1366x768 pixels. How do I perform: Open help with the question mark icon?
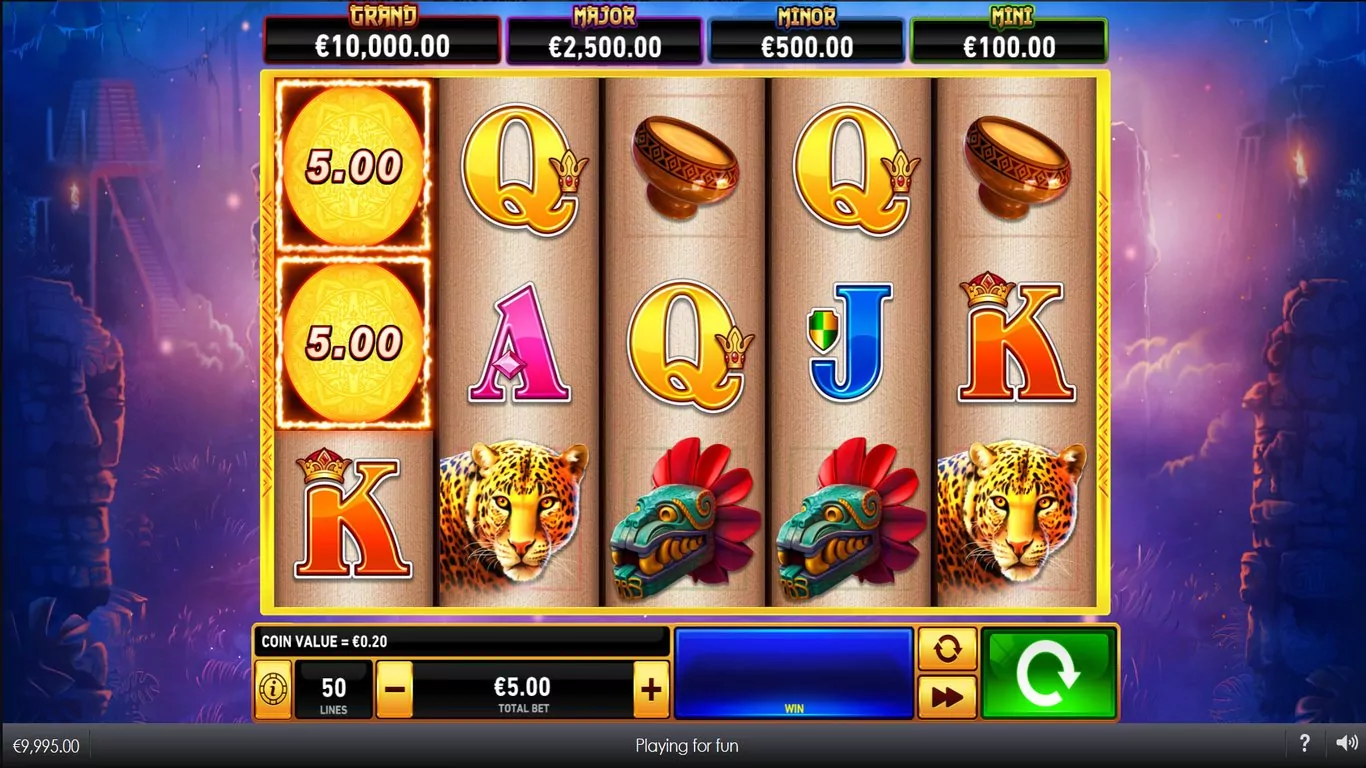point(1304,744)
